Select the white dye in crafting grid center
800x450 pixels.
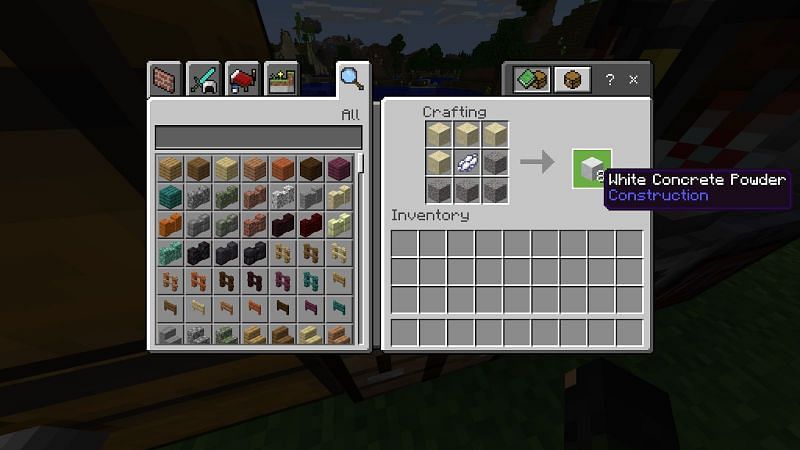(x=467, y=162)
